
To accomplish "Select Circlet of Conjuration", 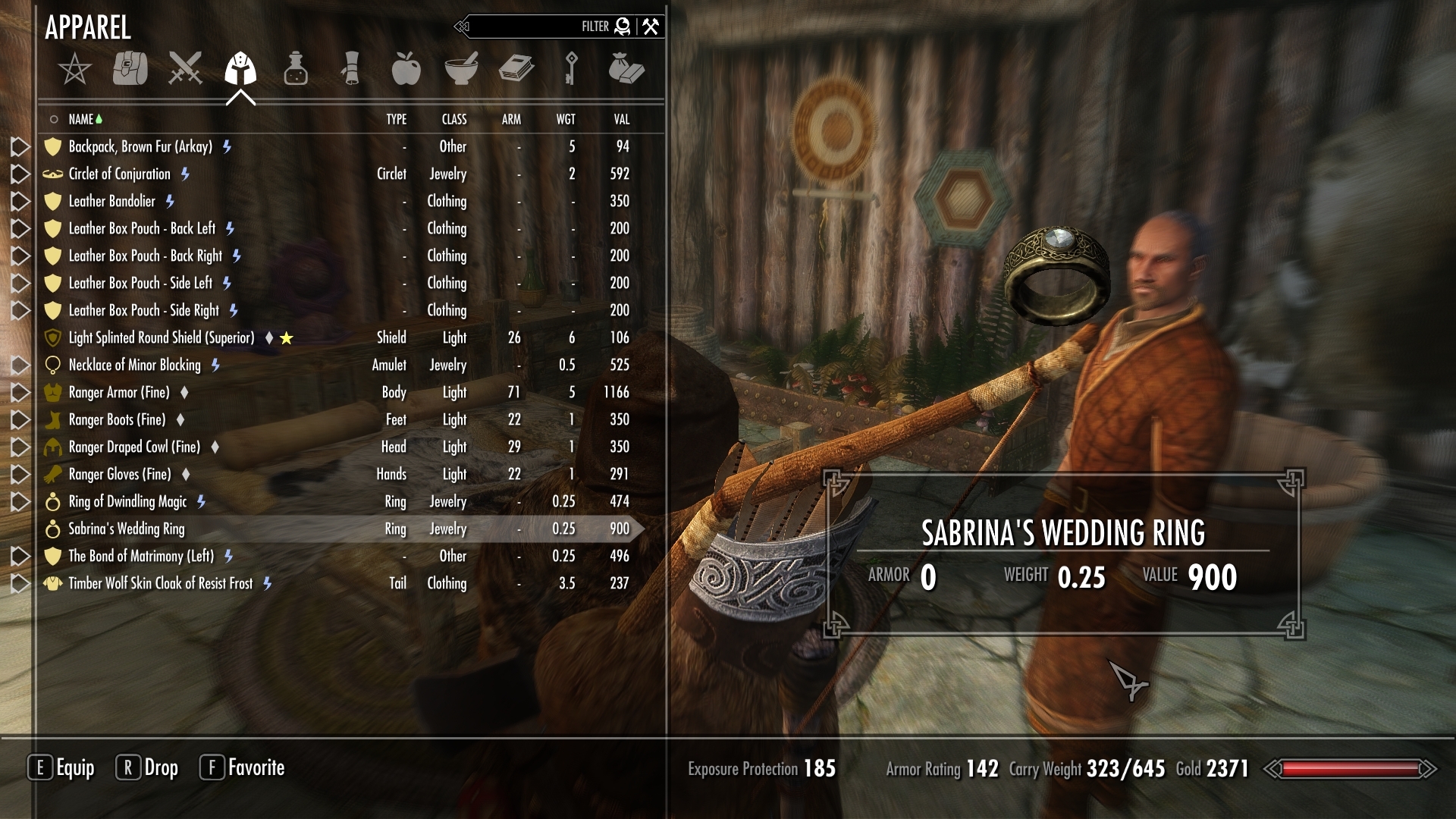I will 120,174.
